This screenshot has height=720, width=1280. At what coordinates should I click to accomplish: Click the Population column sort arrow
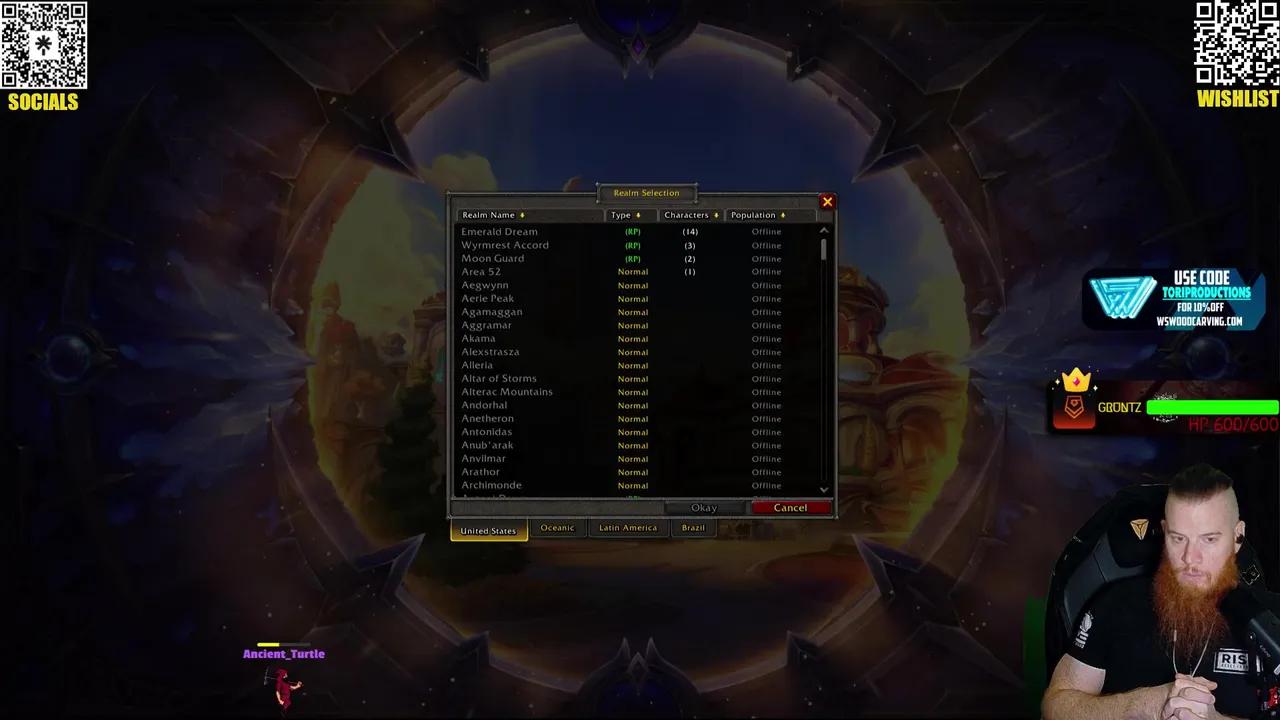coord(784,215)
